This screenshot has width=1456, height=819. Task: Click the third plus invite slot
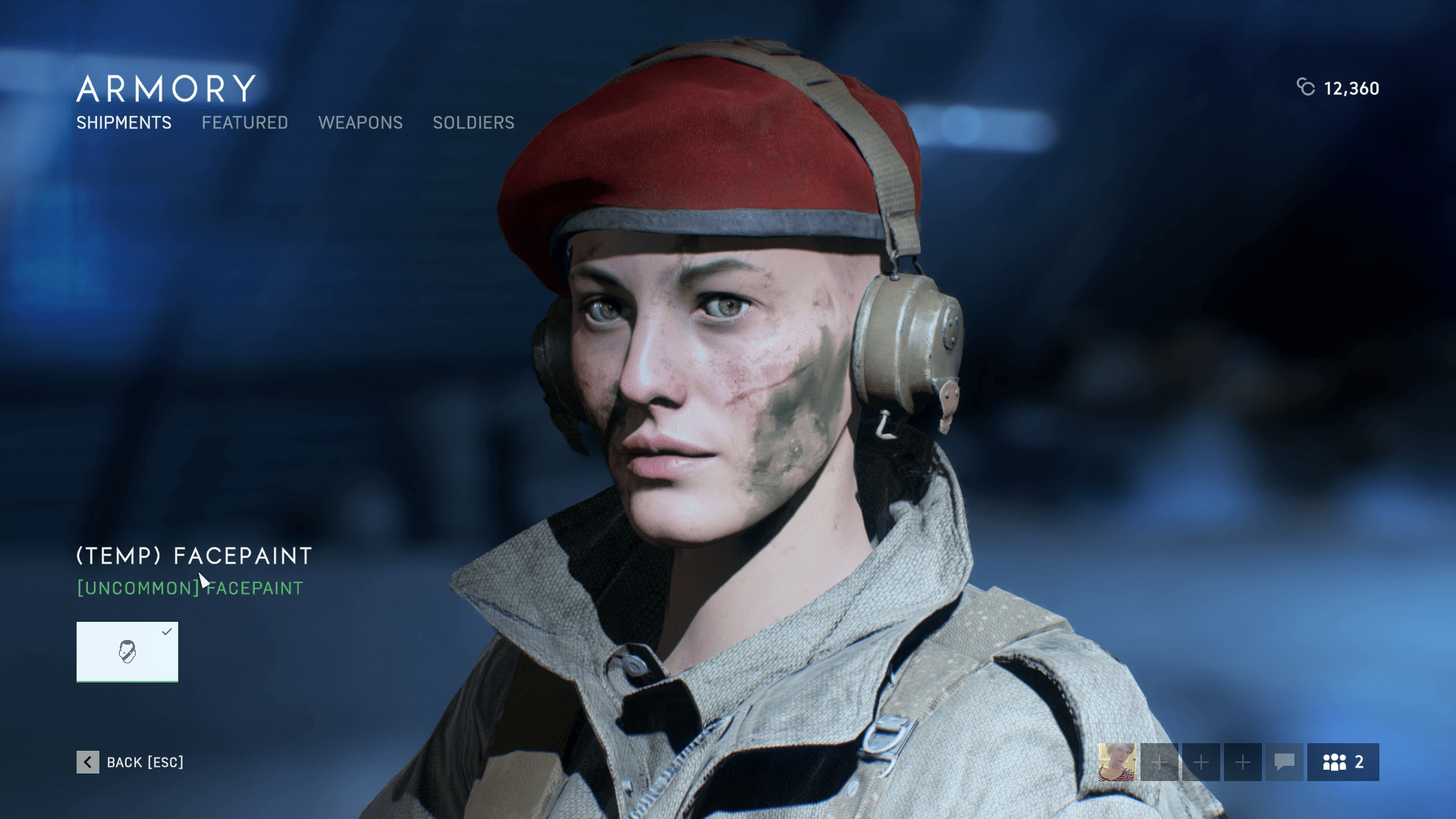click(x=1243, y=762)
